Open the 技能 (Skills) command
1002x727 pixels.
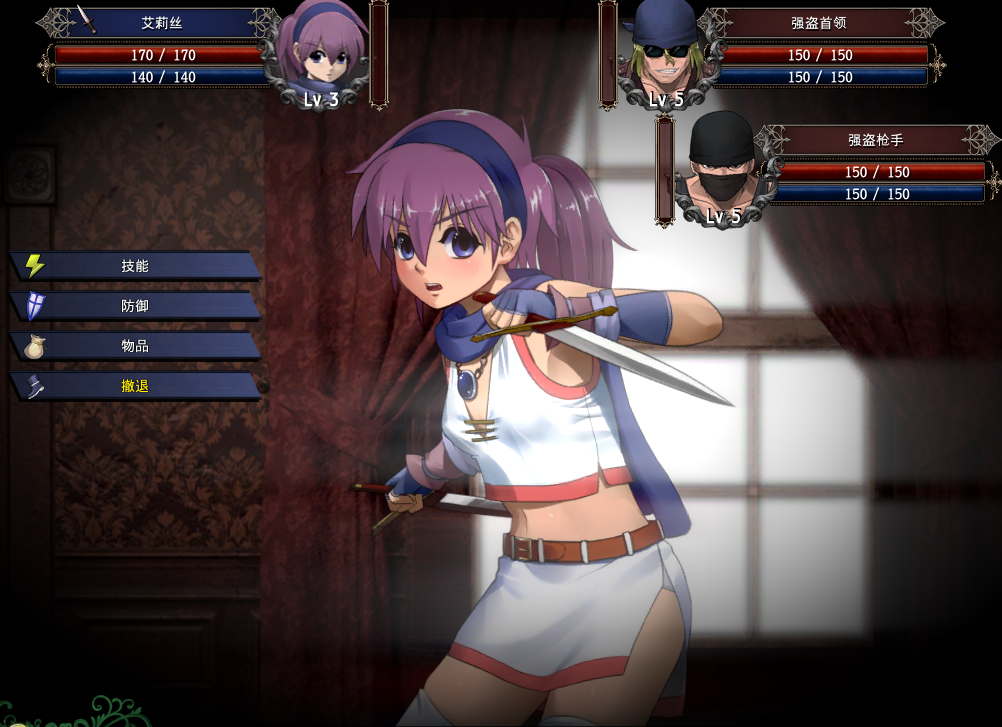click(135, 266)
